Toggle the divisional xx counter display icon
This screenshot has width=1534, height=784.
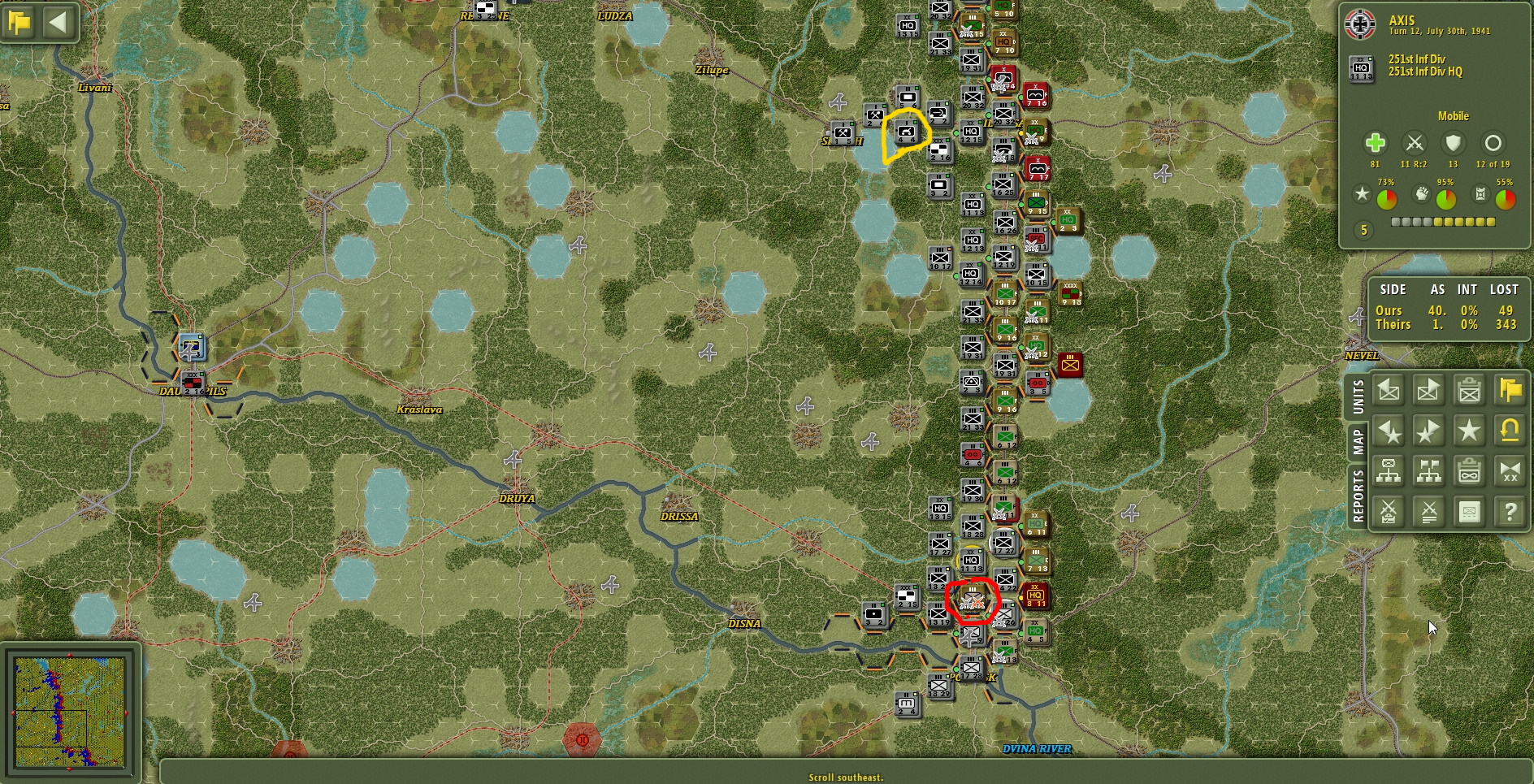coord(1510,471)
